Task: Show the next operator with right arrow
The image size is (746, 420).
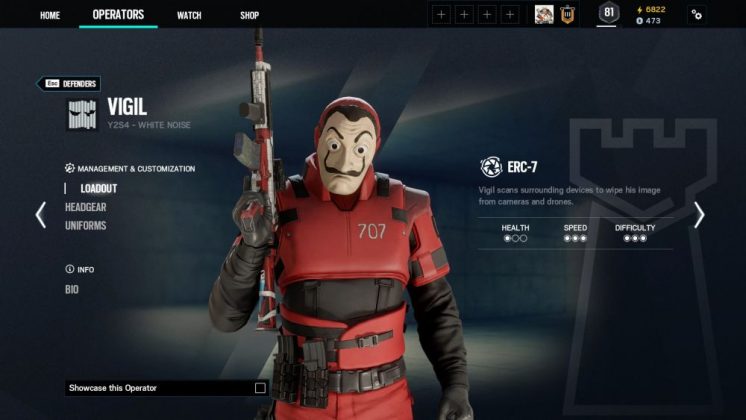Action: pyautogui.click(x=699, y=215)
